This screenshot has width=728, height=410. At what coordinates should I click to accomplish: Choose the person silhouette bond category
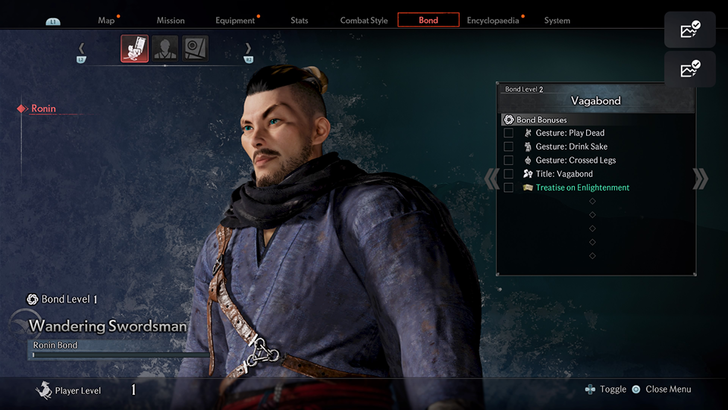click(165, 48)
